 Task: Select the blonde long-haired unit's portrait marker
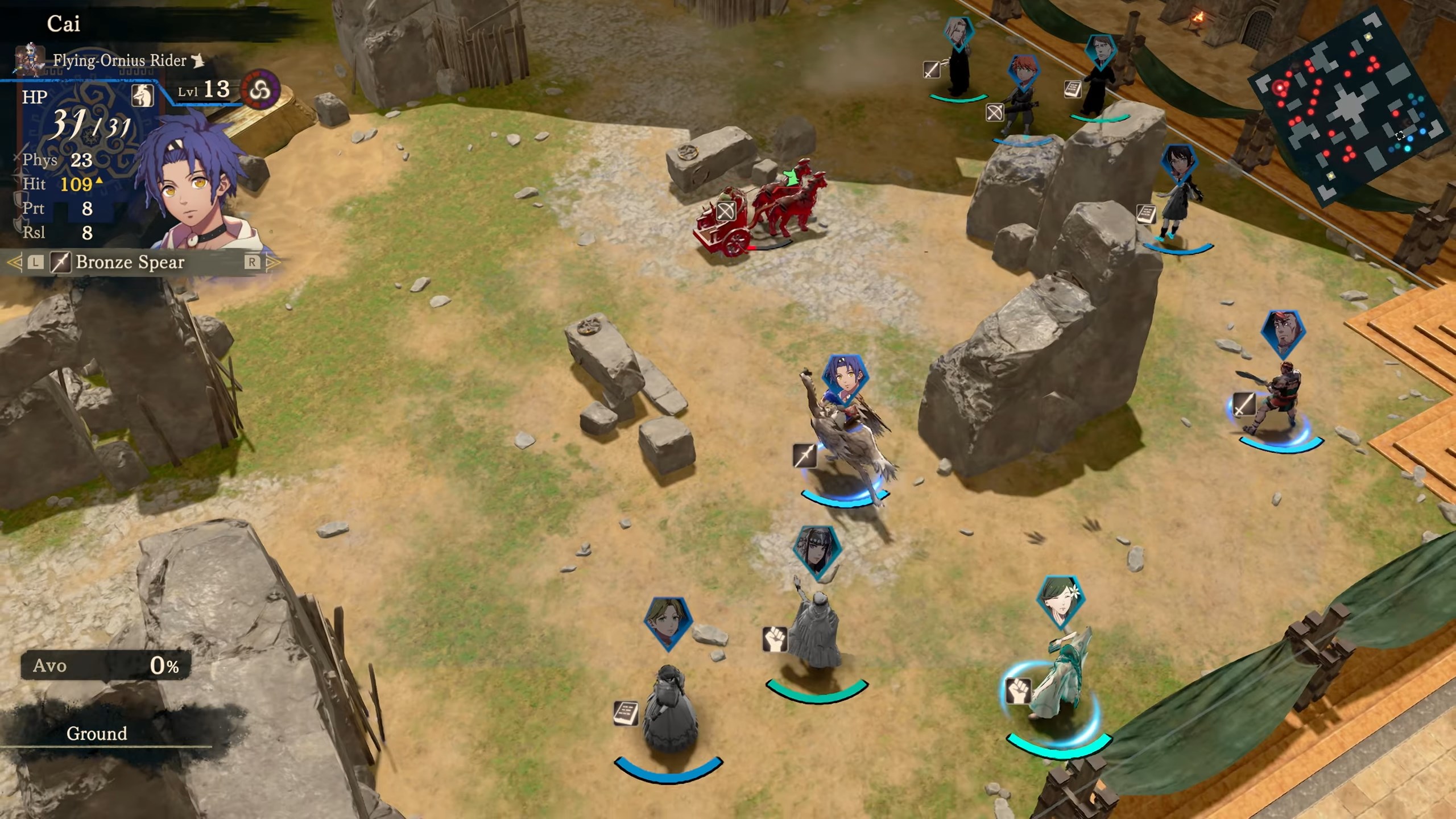pyautogui.click(x=959, y=33)
